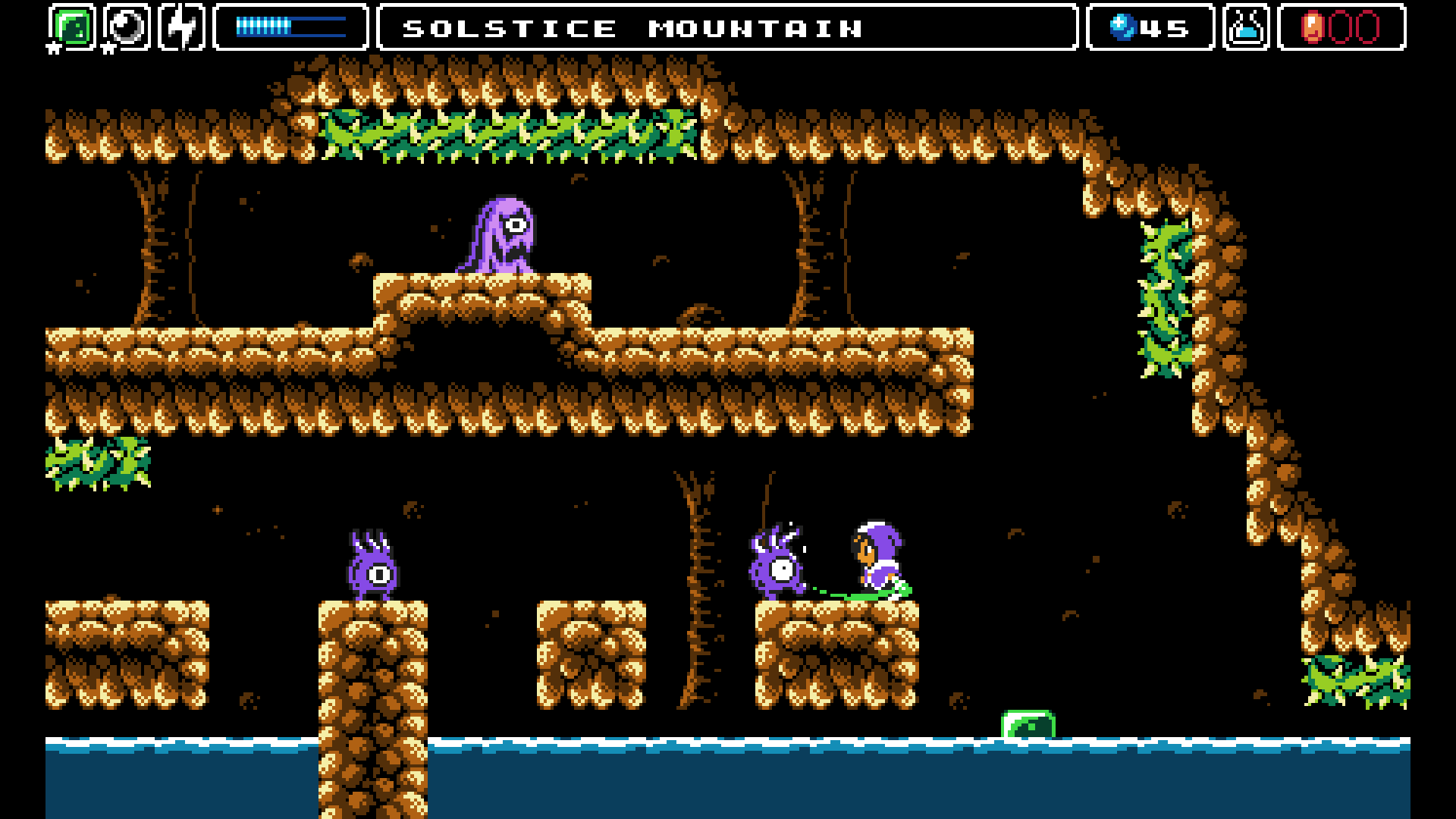The image size is (1456, 819).
Task: Click the leftmost eyeball spider enemy
Action: coord(372,569)
